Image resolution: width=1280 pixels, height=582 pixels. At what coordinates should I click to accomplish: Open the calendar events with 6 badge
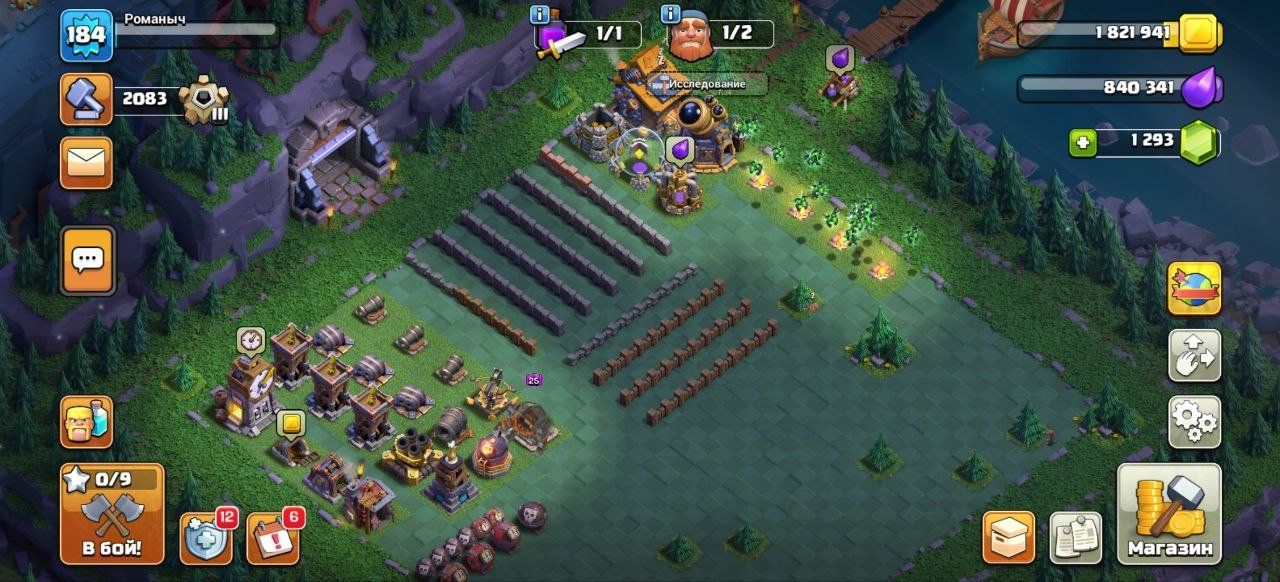pyautogui.click(x=272, y=539)
